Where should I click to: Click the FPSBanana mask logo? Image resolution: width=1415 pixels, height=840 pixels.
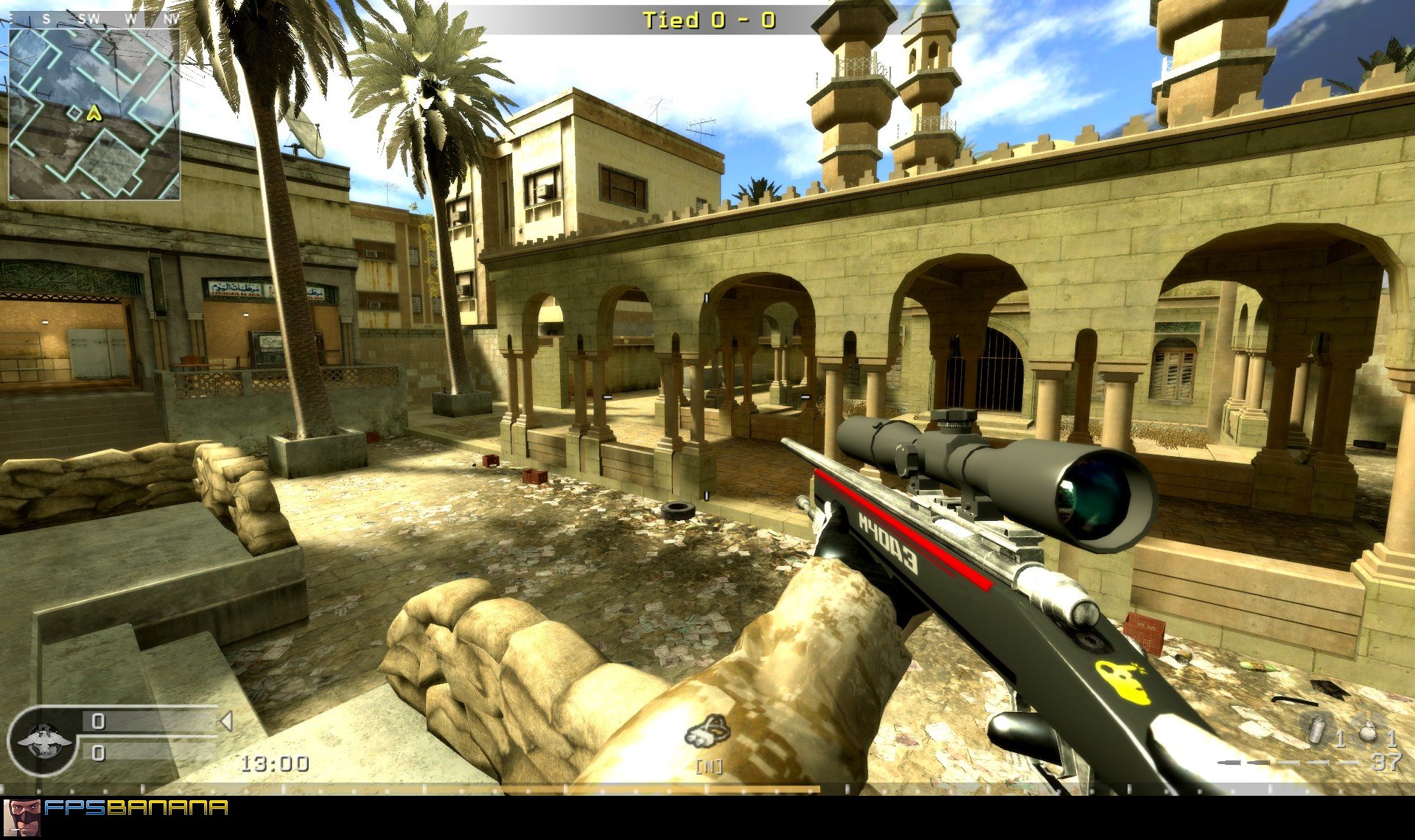(x=24, y=815)
